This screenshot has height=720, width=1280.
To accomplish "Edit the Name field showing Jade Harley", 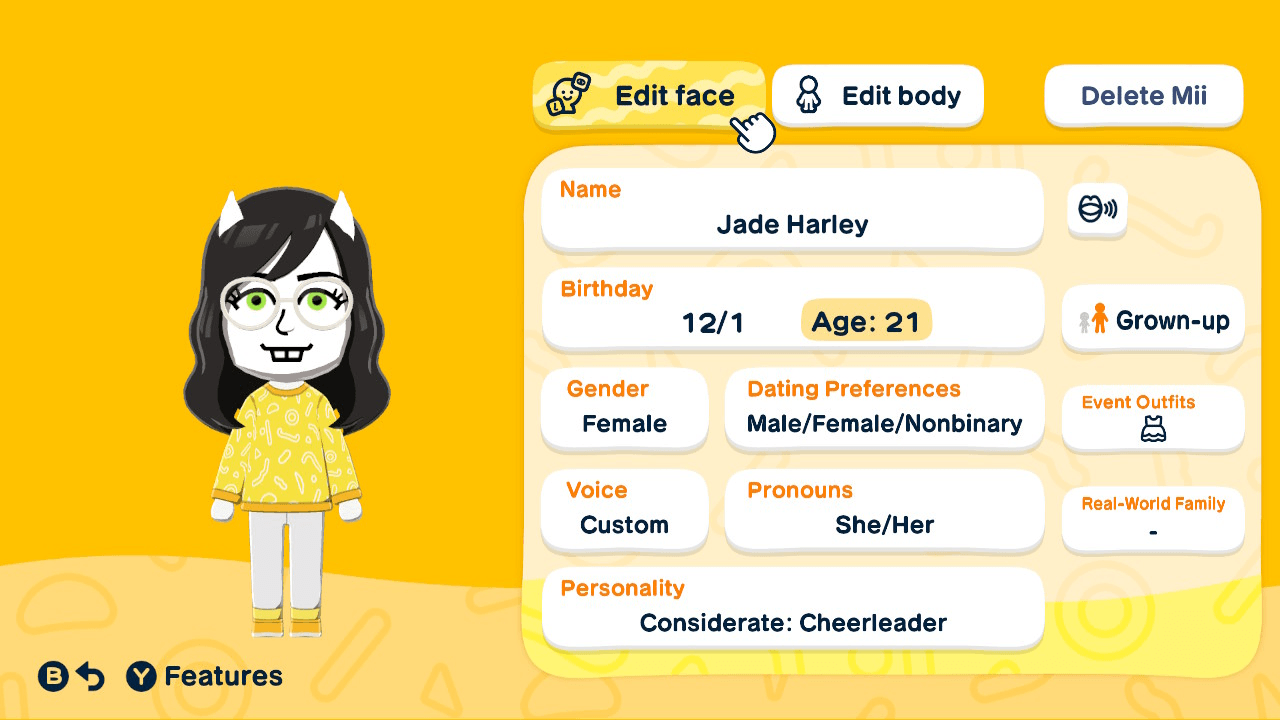I will (792, 210).
